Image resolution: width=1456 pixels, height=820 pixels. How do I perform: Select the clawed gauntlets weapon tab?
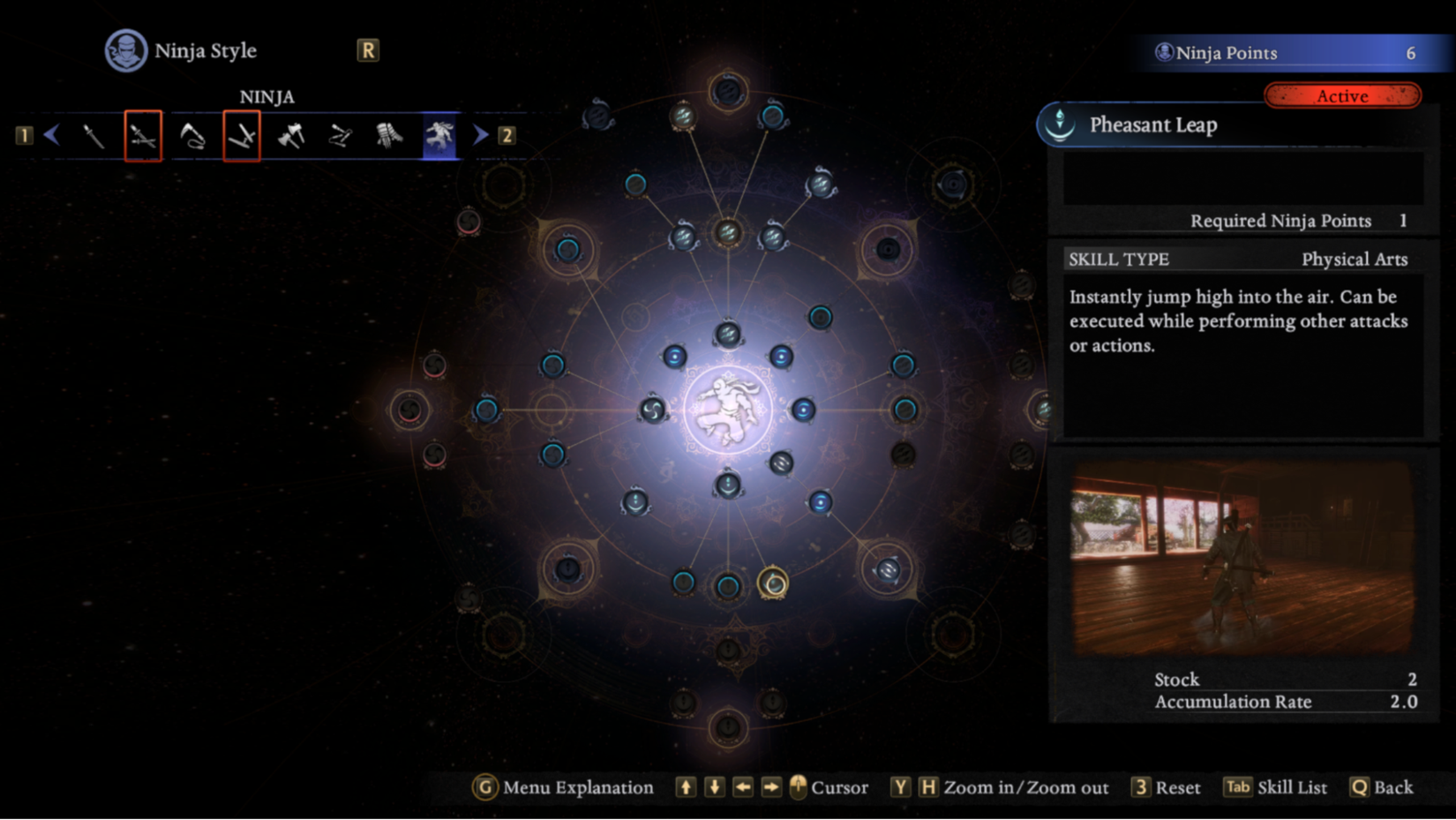389,136
